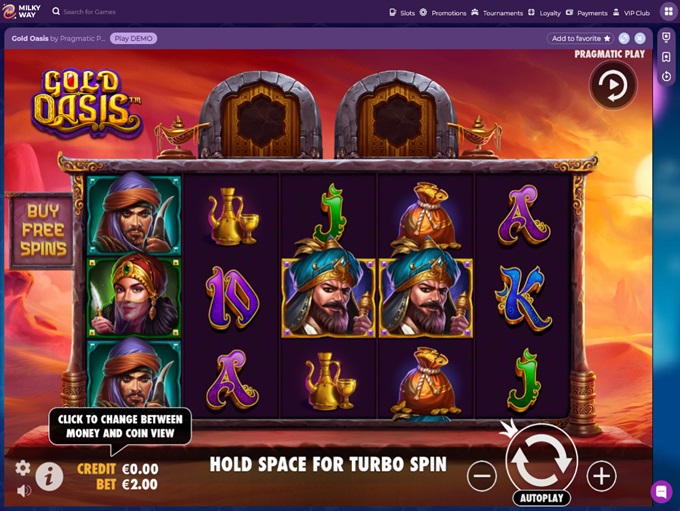This screenshot has width=680, height=511.
Task: Open the Autoplay options
Action: 541,498
